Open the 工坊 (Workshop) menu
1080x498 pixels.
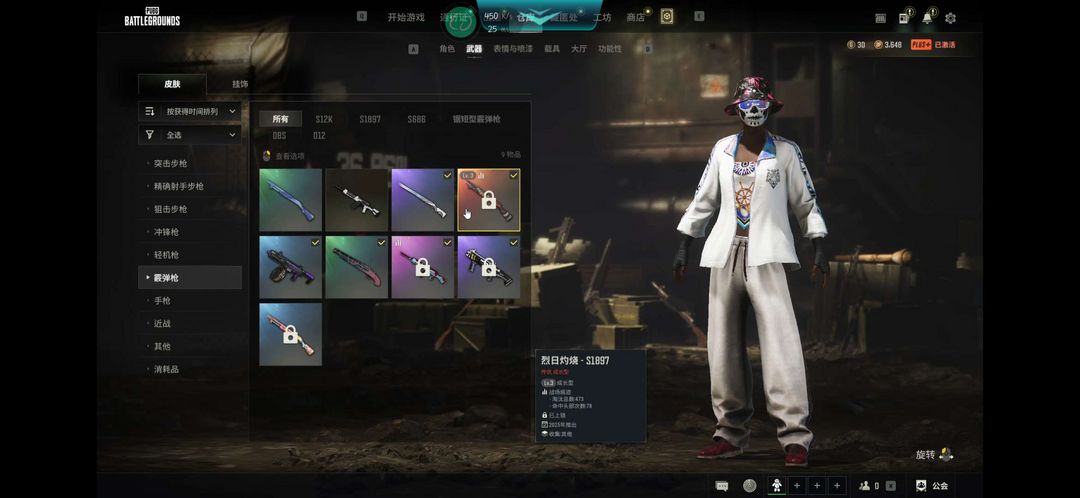point(602,17)
